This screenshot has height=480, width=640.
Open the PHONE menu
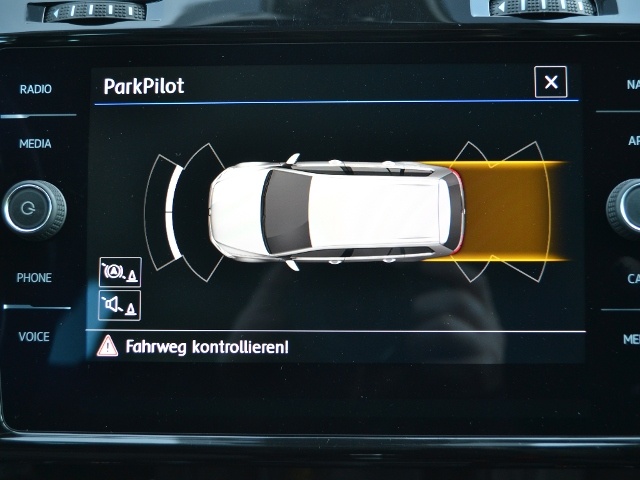(x=34, y=278)
